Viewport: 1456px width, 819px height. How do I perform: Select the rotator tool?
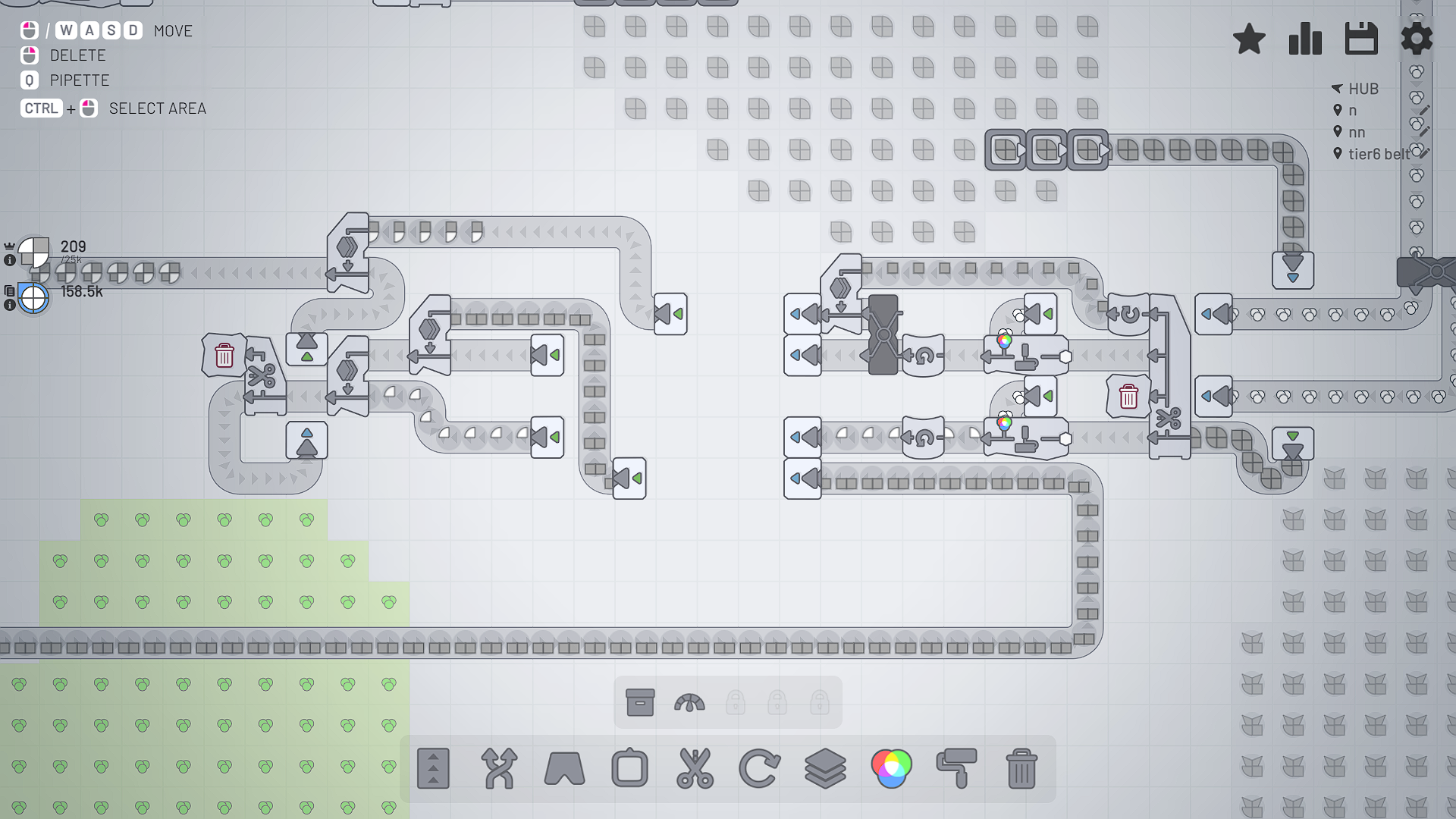[x=759, y=769]
